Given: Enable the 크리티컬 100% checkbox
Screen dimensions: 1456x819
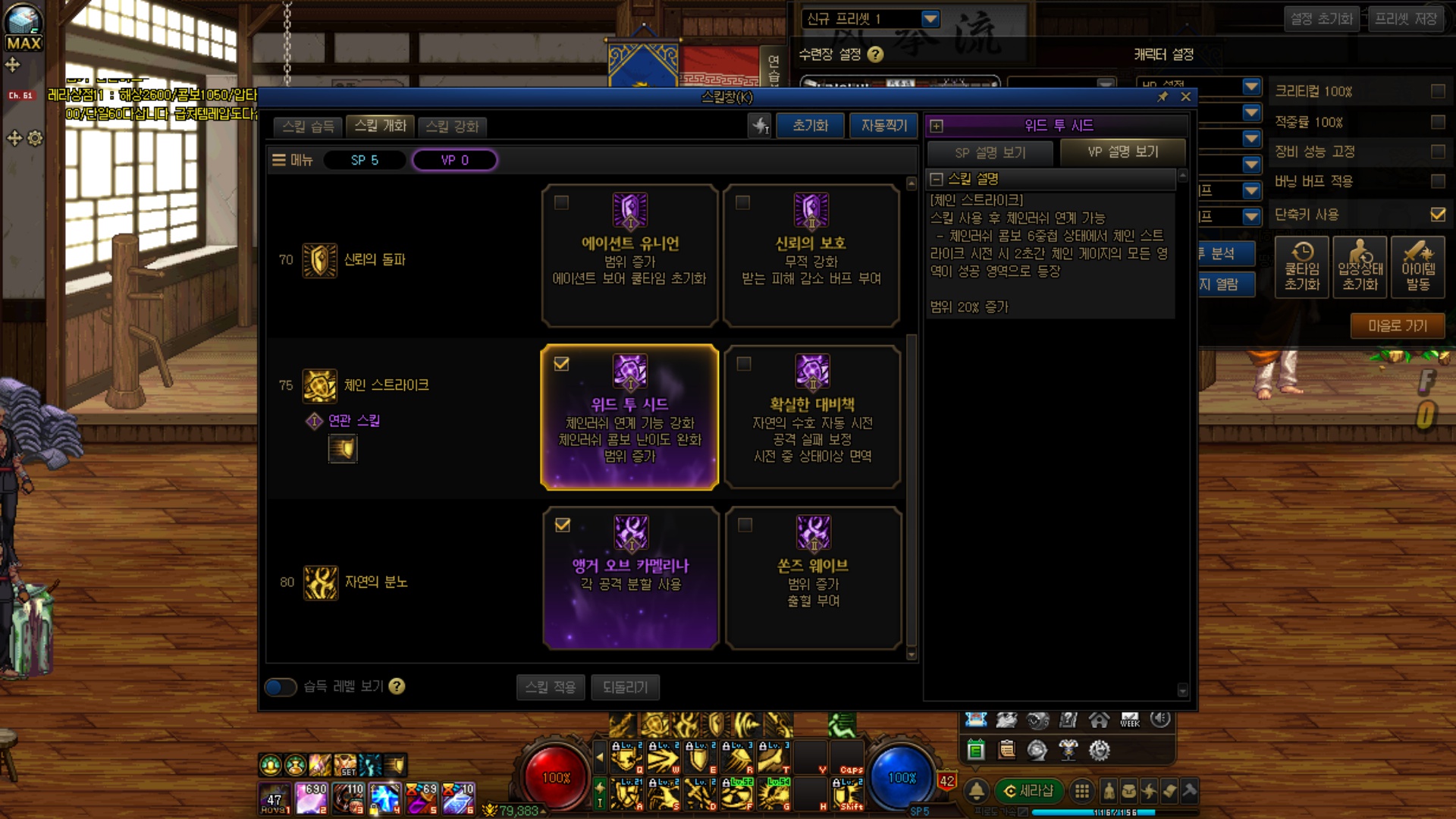Looking at the screenshot, I should coord(1438,91).
